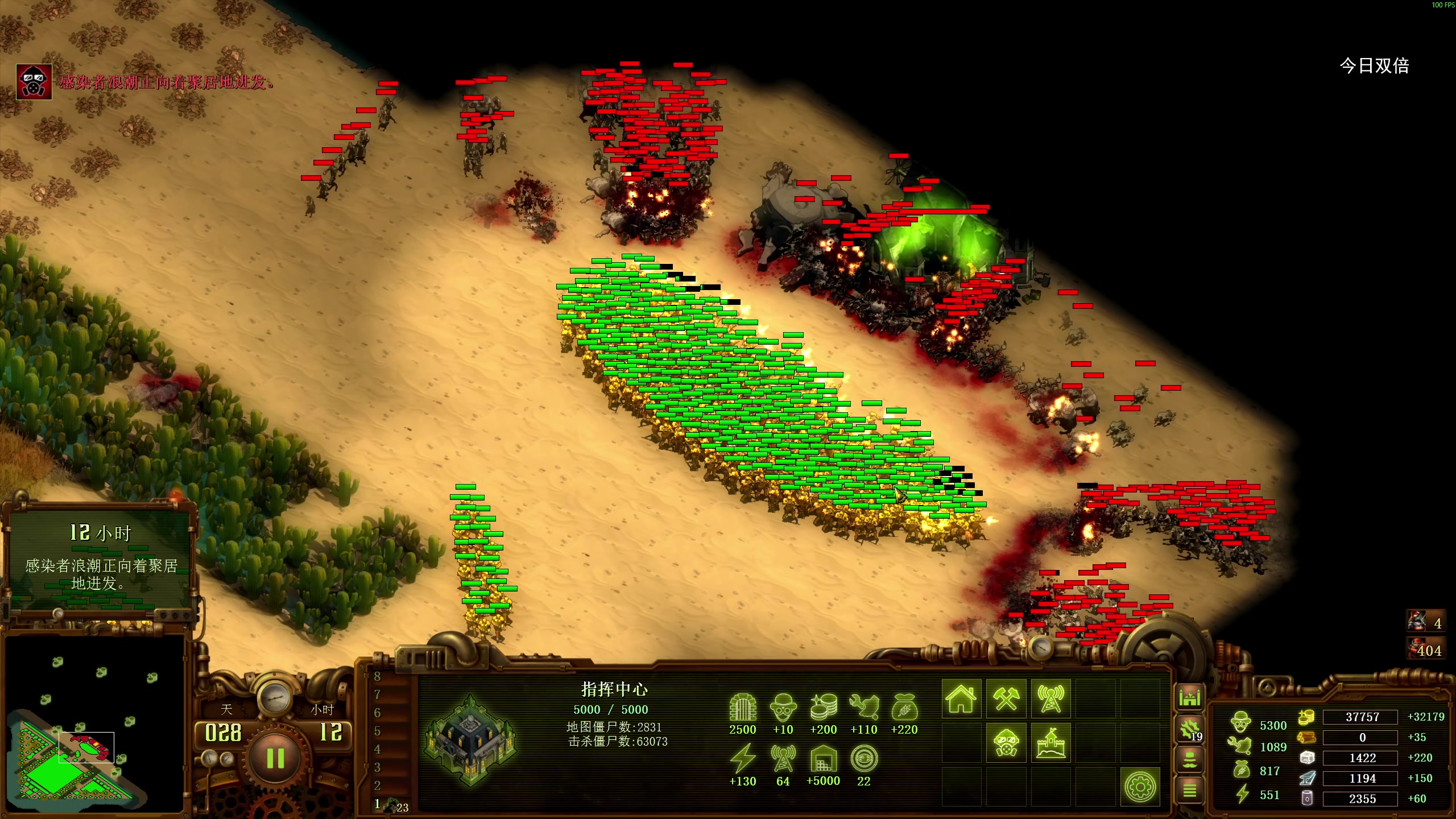The height and width of the screenshot is (819, 1456).
Task: Select the radio tower build category
Action: [x=1050, y=698]
